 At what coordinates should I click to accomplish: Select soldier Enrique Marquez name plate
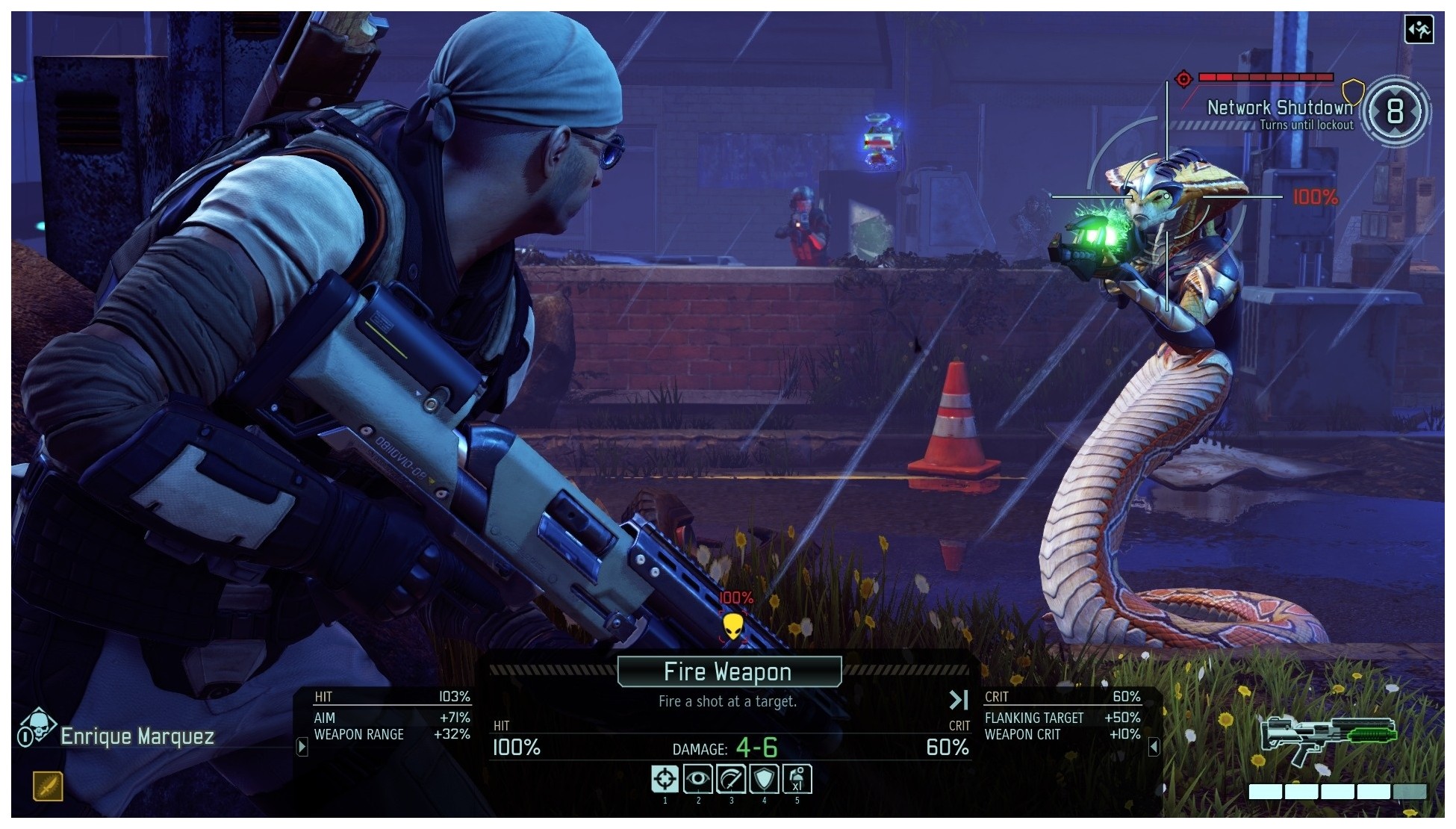point(137,736)
